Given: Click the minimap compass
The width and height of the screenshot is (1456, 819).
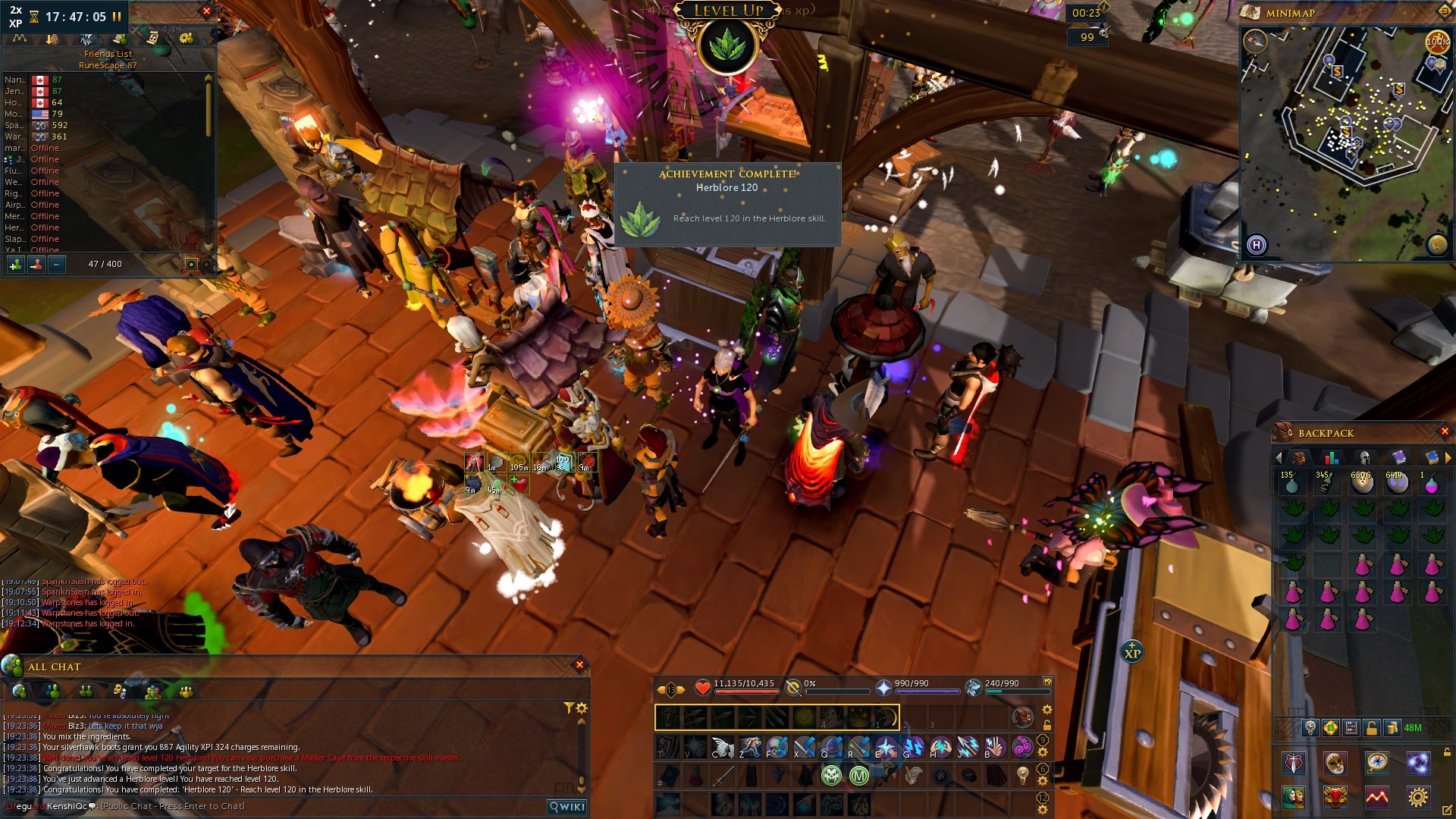Looking at the screenshot, I should pyautogui.click(x=1255, y=41).
